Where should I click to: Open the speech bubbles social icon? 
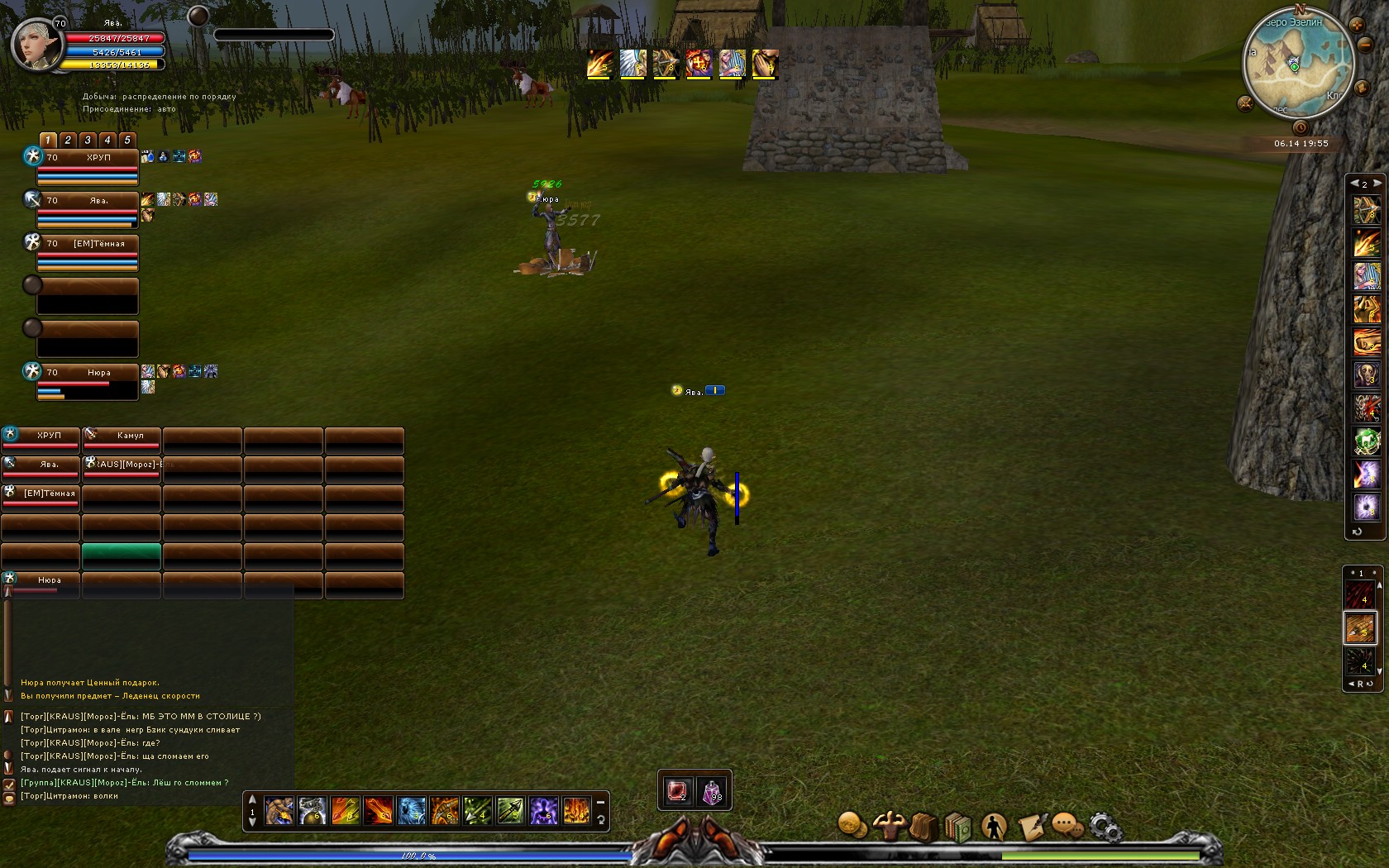(x=1067, y=825)
